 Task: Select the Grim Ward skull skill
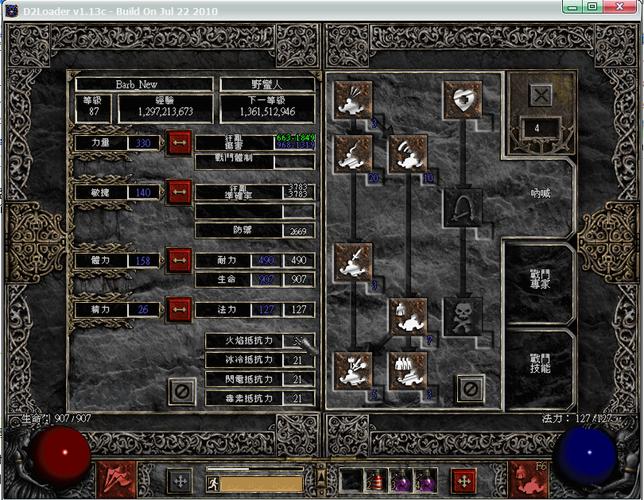click(462, 316)
